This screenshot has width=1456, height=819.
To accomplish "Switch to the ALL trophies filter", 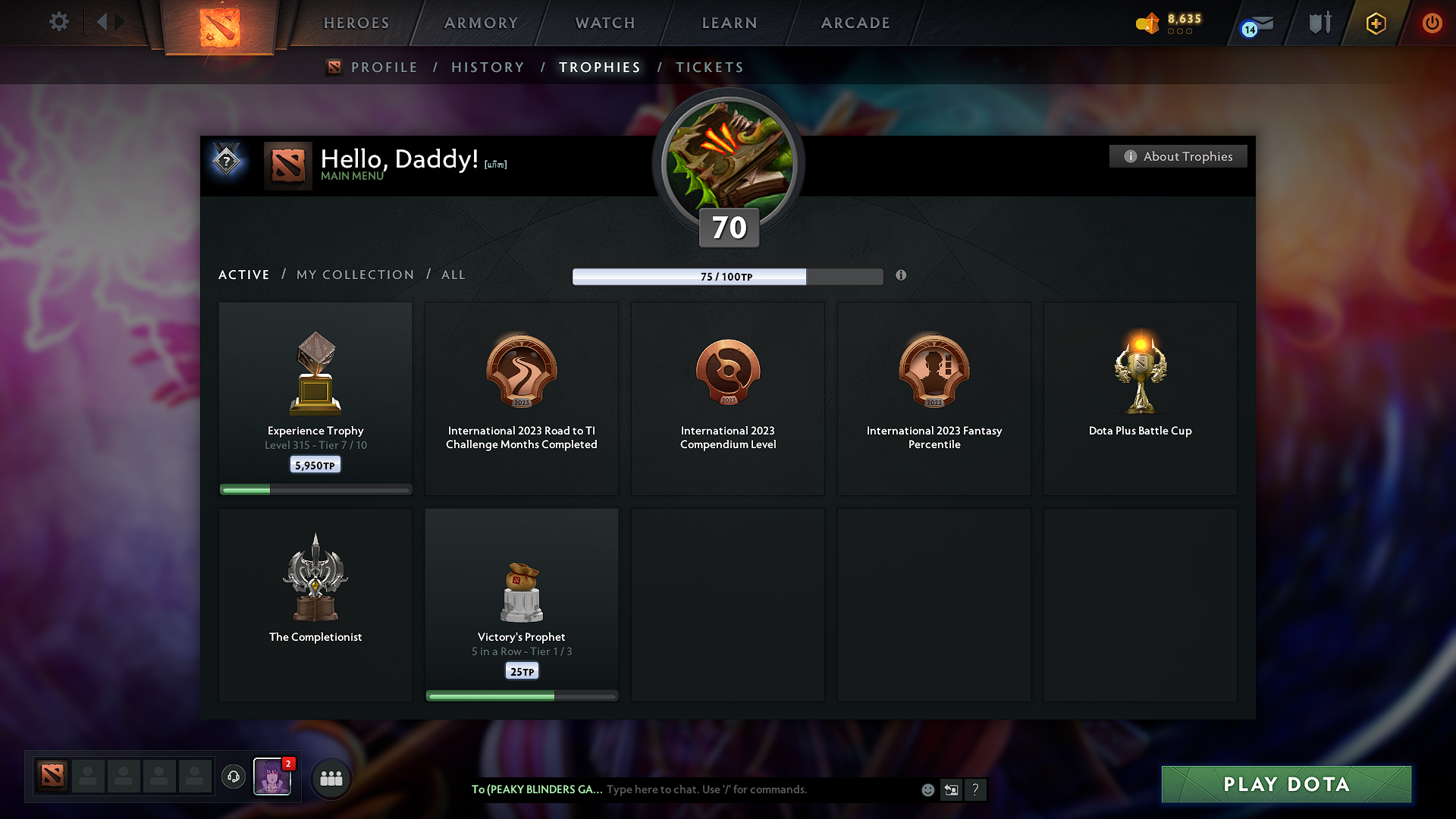I will pyautogui.click(x=453, y=275).
